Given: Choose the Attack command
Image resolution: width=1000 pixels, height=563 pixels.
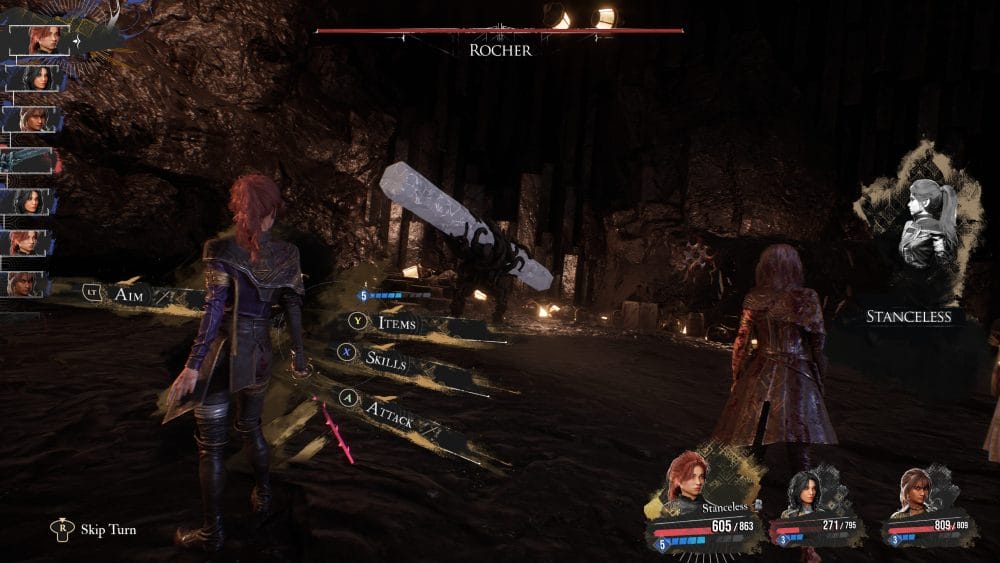Looking at the screenshot, I should click(389, 412).
